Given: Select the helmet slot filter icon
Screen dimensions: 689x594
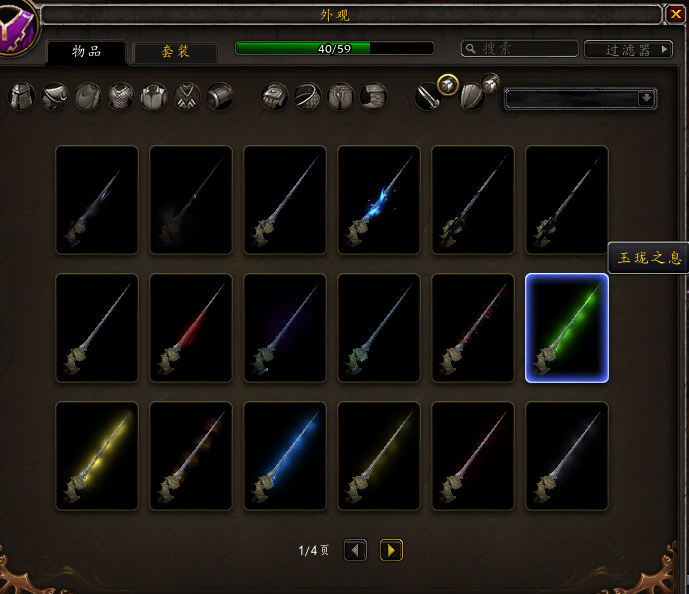Looking at the screenshot, I should (x=22, y=97).
